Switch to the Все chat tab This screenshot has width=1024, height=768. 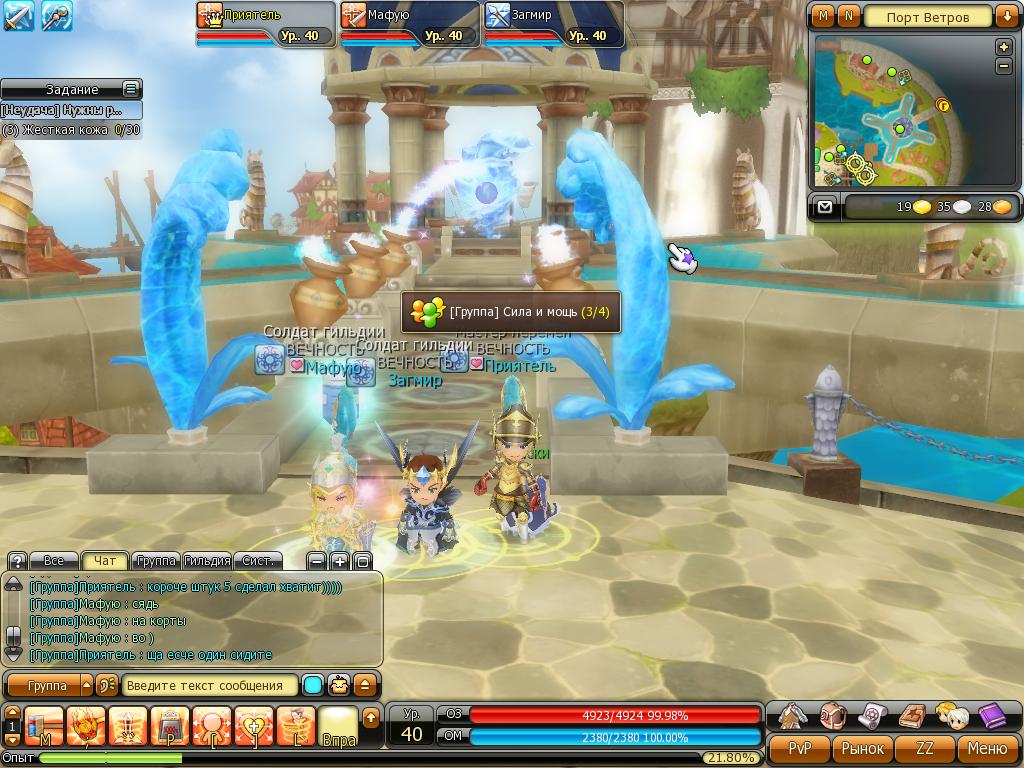click(54, 561)
